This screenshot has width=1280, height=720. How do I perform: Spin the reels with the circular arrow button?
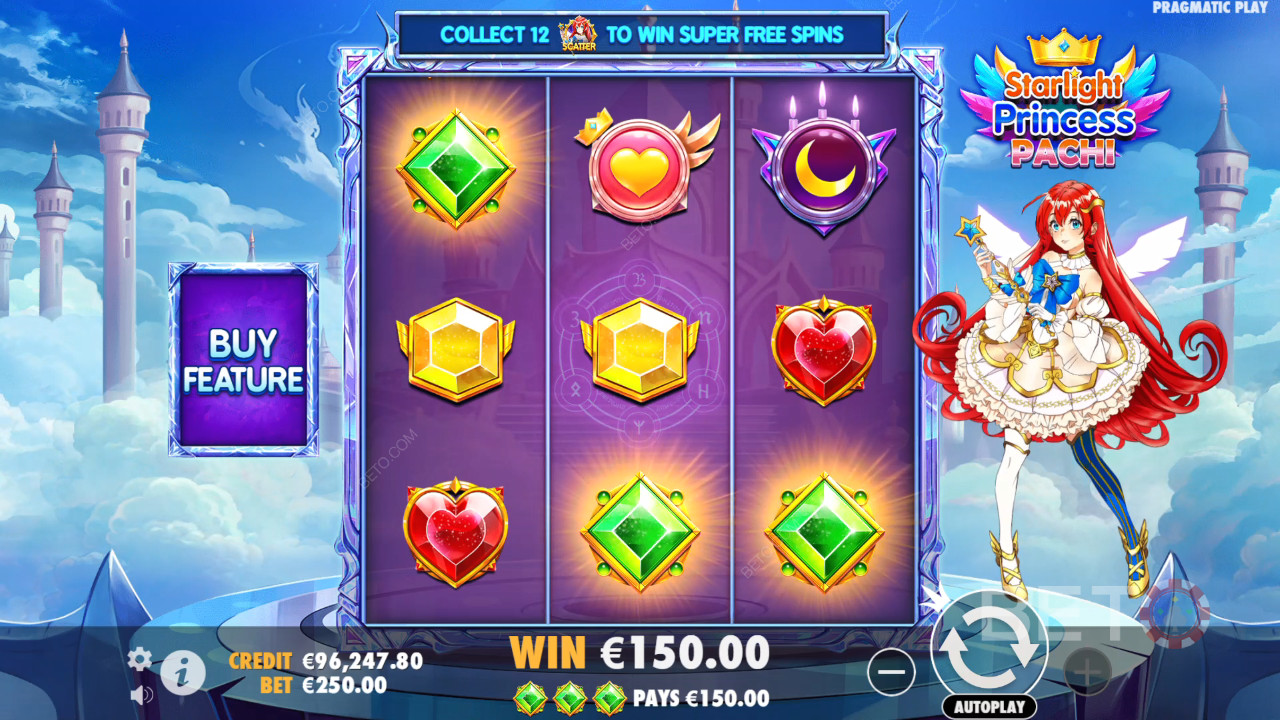(989, 648)
